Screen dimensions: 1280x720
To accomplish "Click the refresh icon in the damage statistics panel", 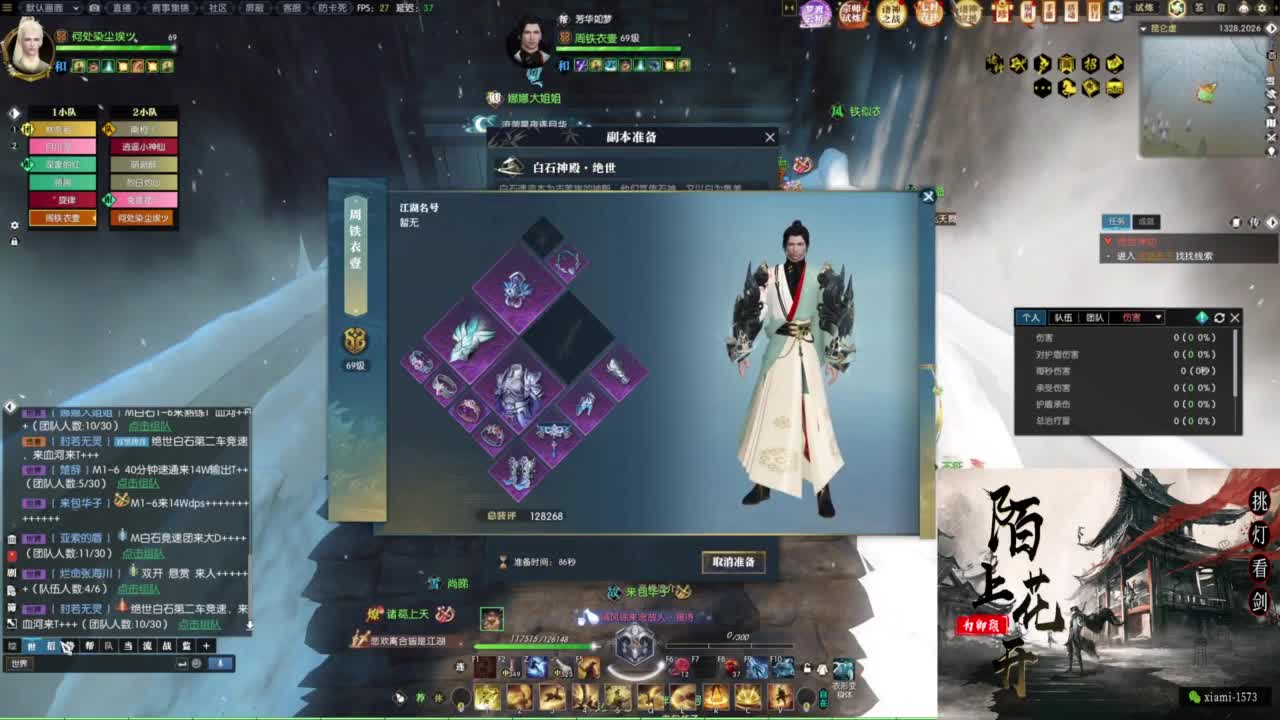I will 1220,317.
